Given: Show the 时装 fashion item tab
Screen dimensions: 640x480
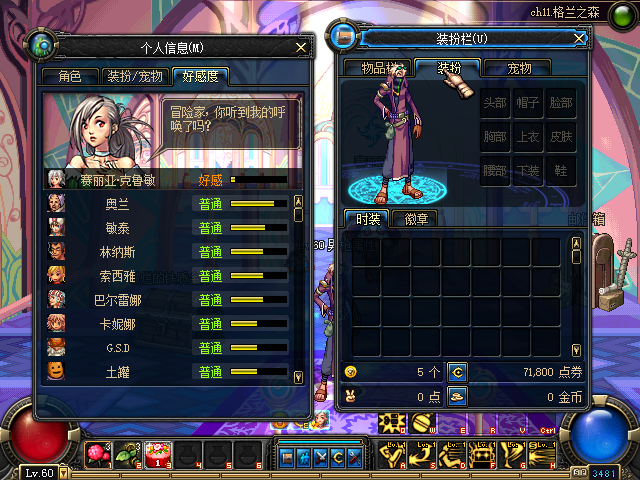Looking at the screenshot, I should pos(367,219).
